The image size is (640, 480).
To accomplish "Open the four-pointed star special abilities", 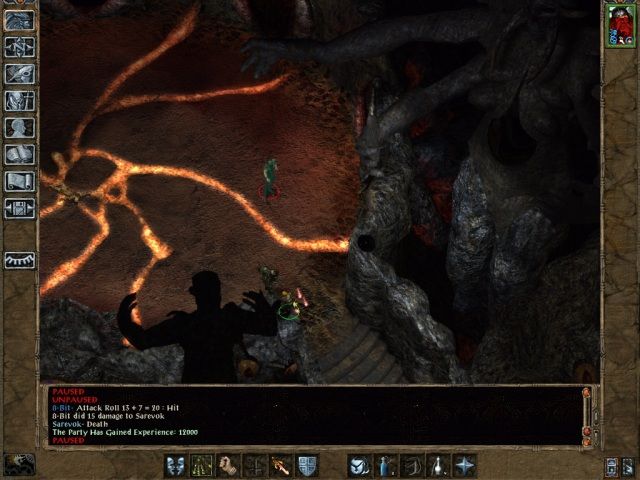I will coord(463,465).
